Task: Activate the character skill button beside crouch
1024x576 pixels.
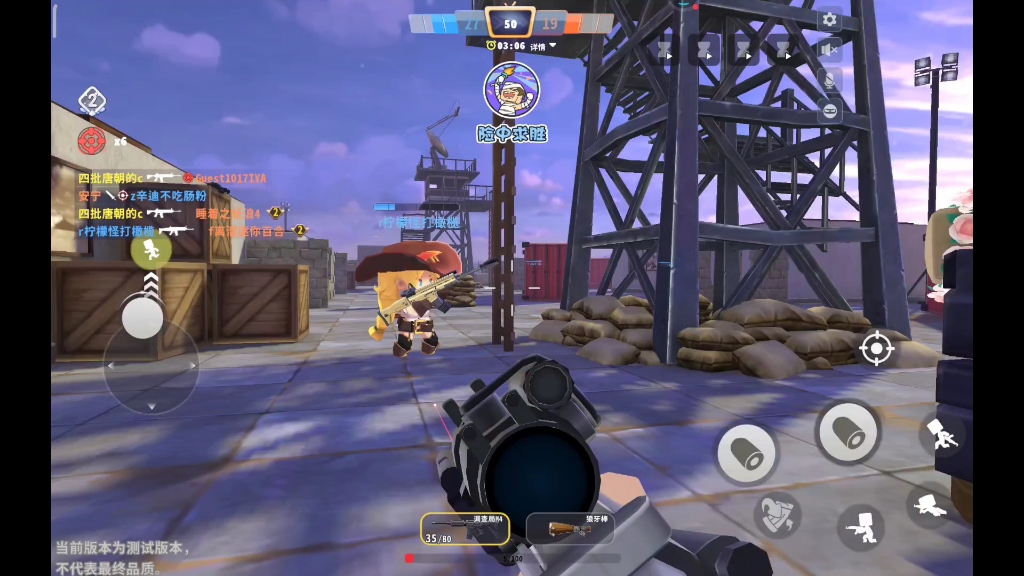Action: coord(777,514)
